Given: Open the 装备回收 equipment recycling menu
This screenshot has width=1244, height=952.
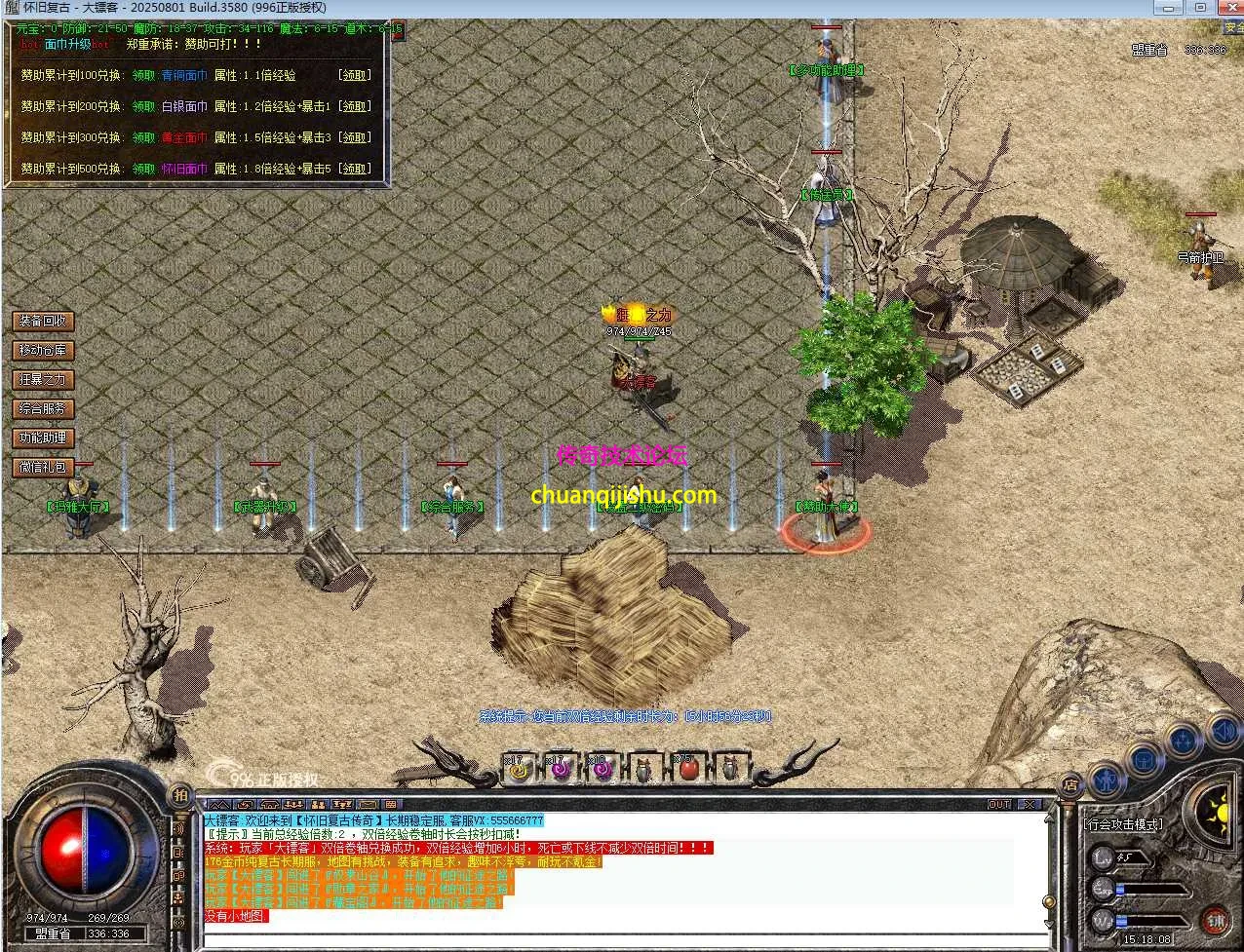Looking at the screenshot, I should click(43, 321).
